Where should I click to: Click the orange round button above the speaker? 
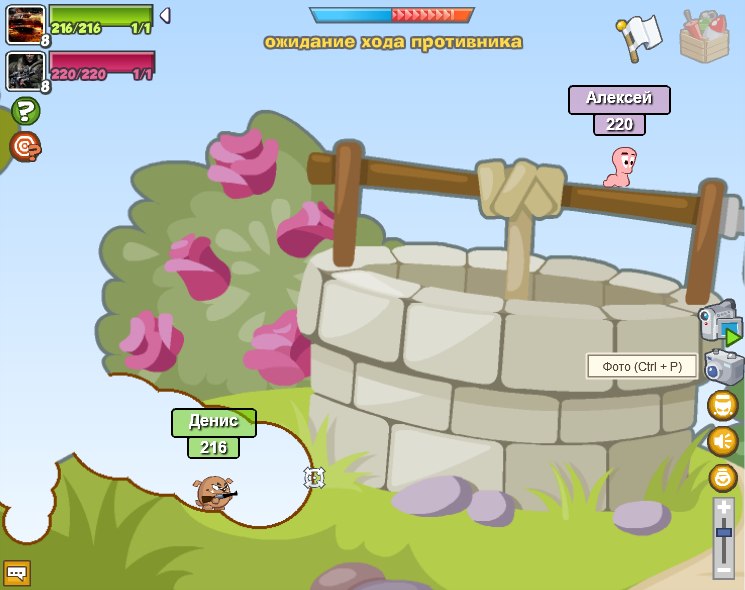click(x=722, y=405)
